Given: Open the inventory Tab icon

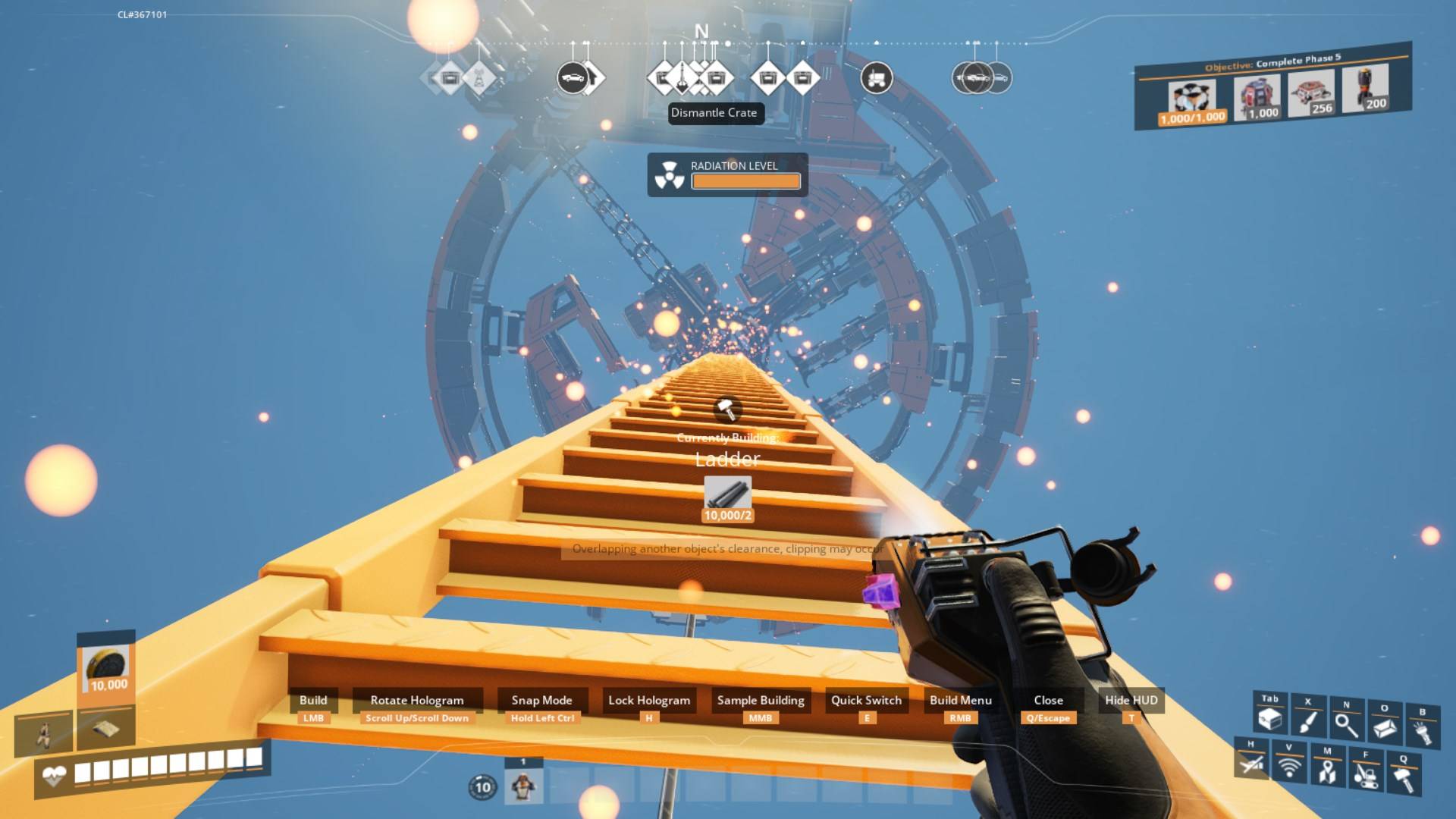Looking at the screenshot, I should 1269,714.
